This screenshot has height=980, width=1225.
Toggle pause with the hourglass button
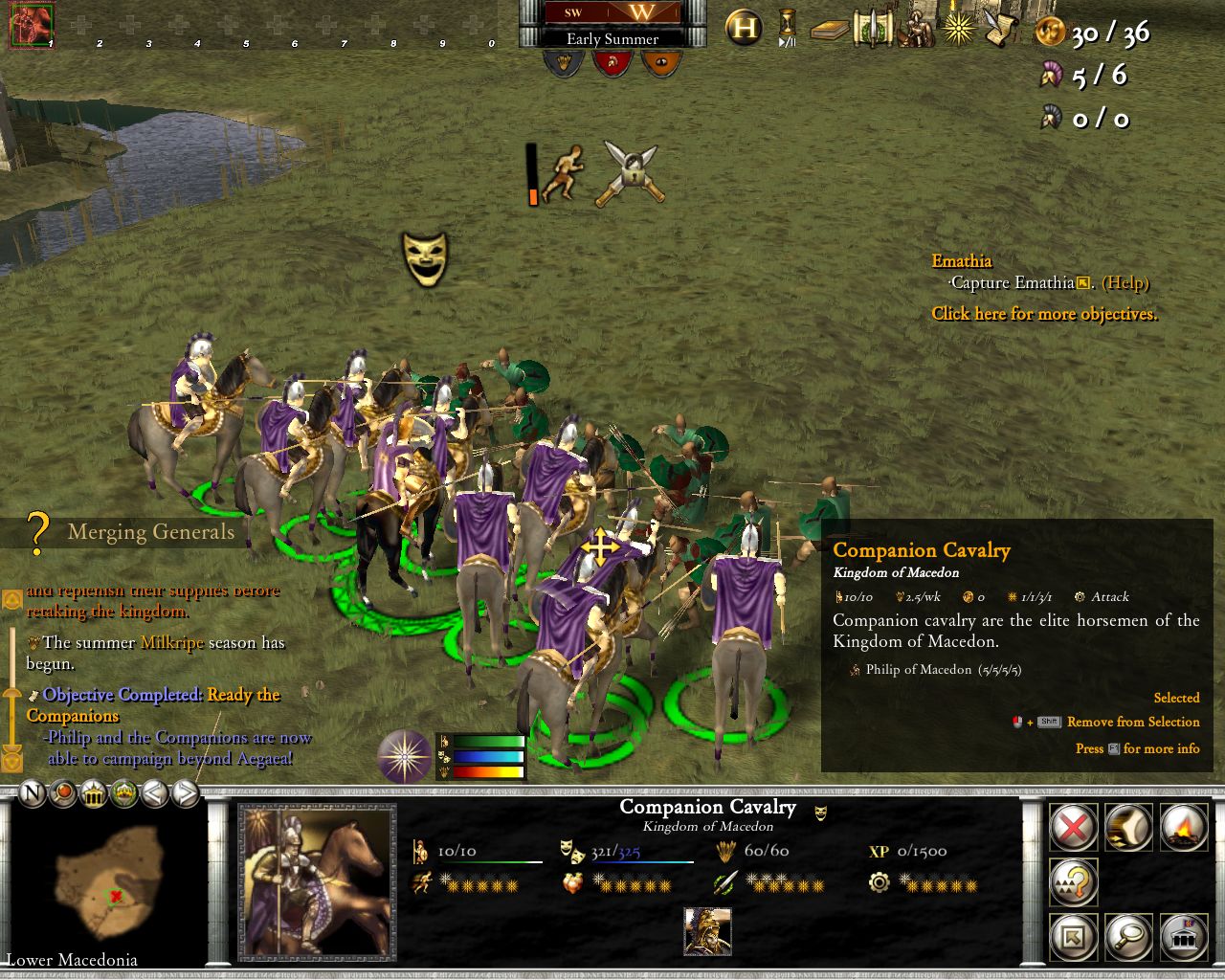pos(788,26)
